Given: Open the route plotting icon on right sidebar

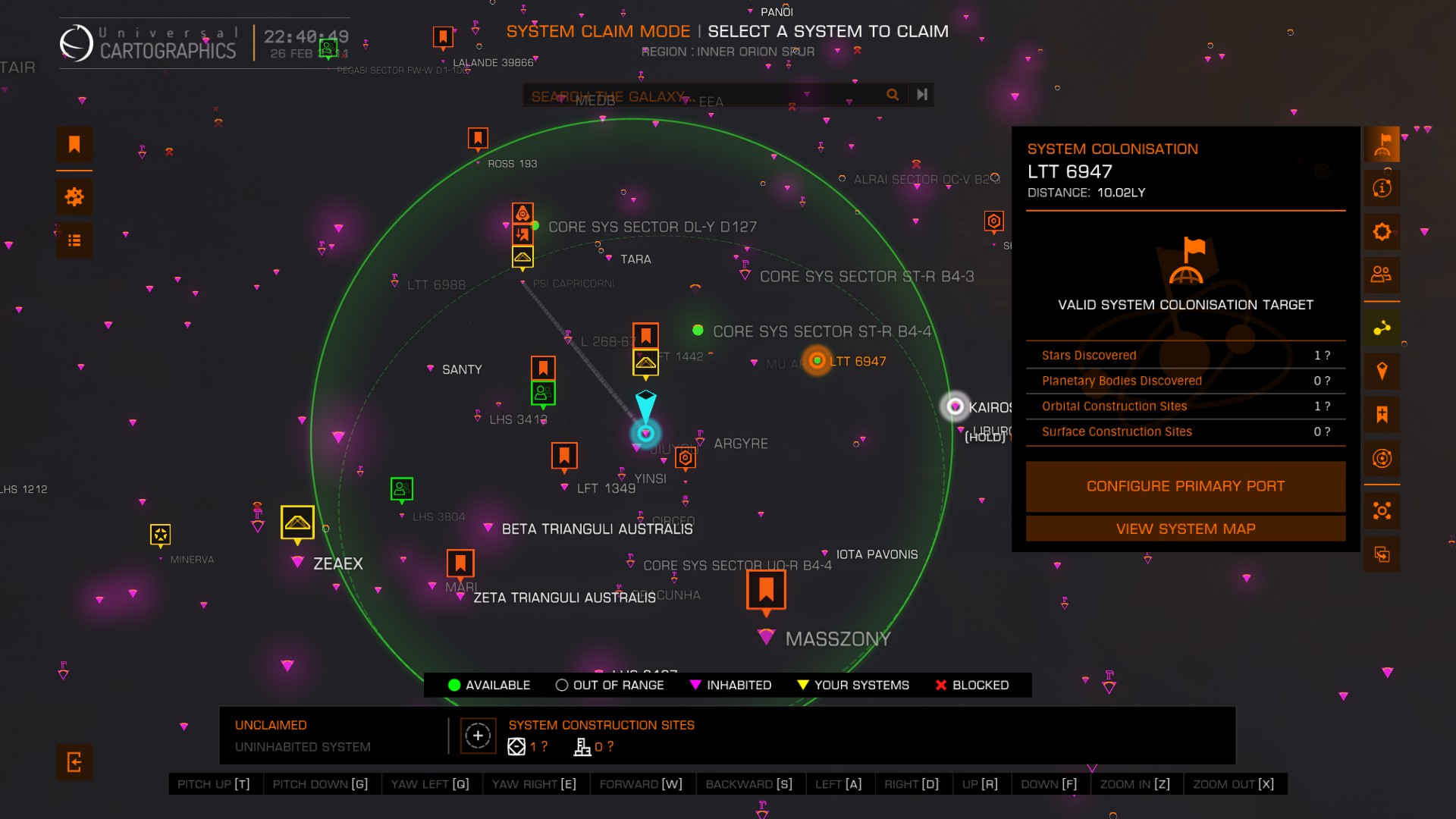Looking at the screenshot, I should click(x=1382, y=328).
